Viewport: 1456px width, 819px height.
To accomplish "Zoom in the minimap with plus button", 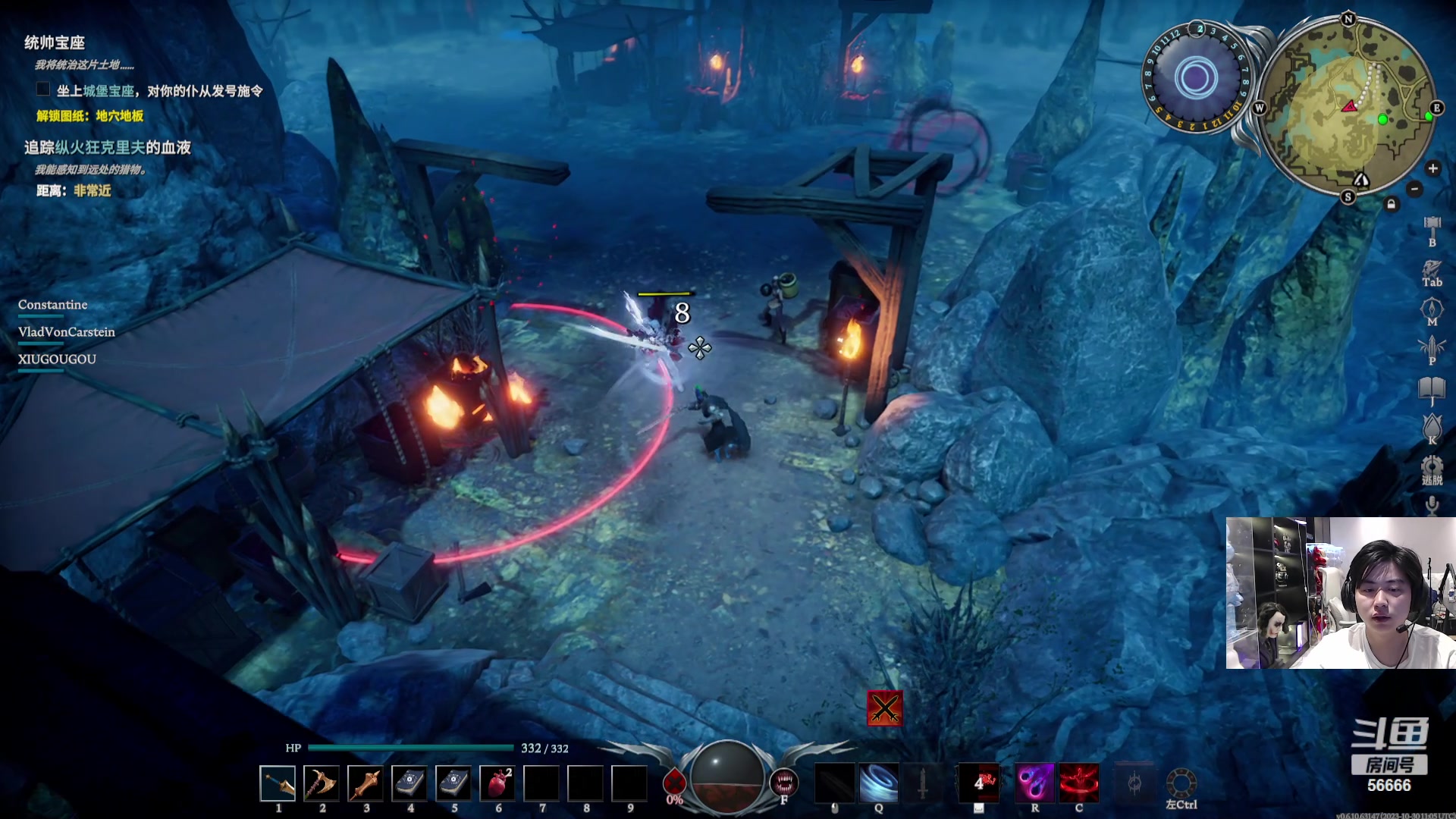I will tap(1432, 168).
